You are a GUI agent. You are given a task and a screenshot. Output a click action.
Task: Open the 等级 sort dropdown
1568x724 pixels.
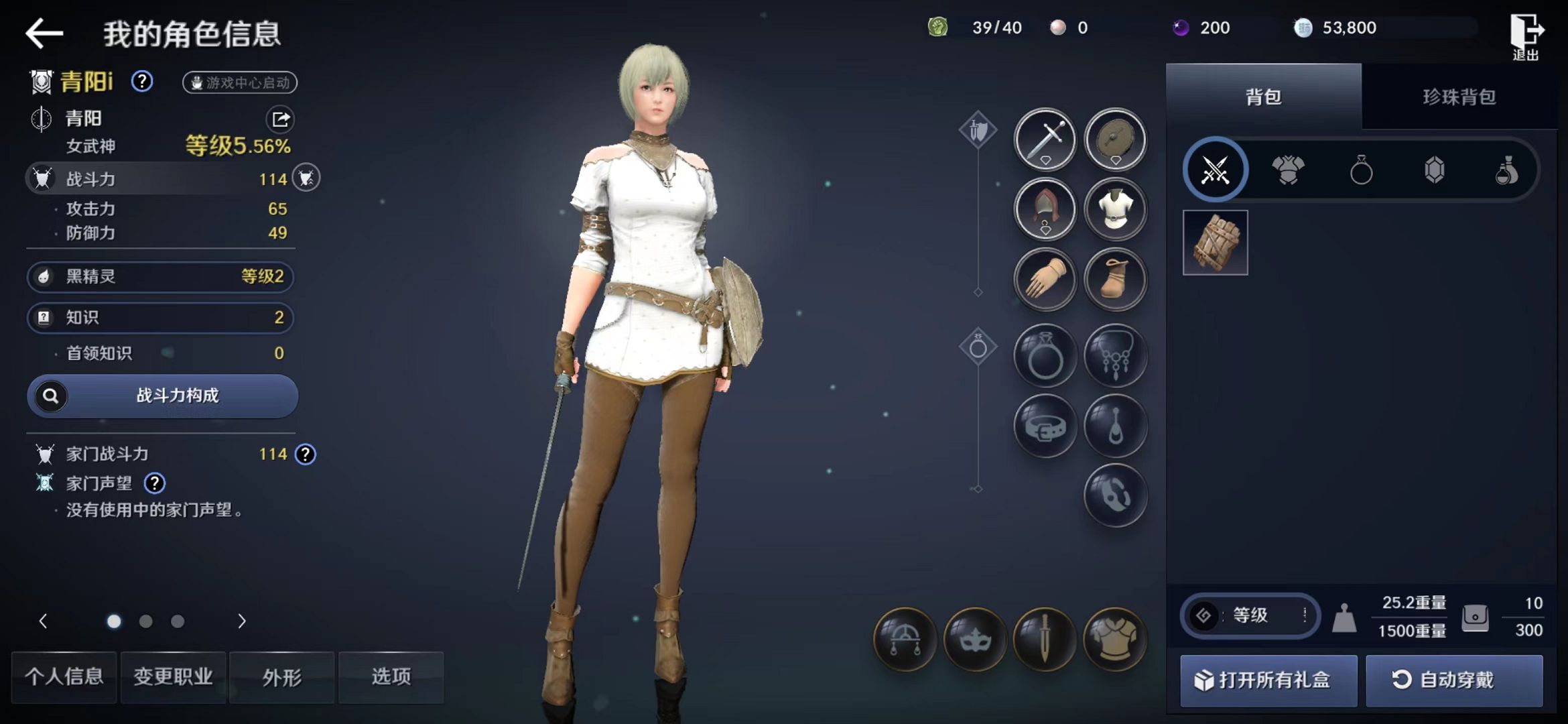[x=1250, y=615]
